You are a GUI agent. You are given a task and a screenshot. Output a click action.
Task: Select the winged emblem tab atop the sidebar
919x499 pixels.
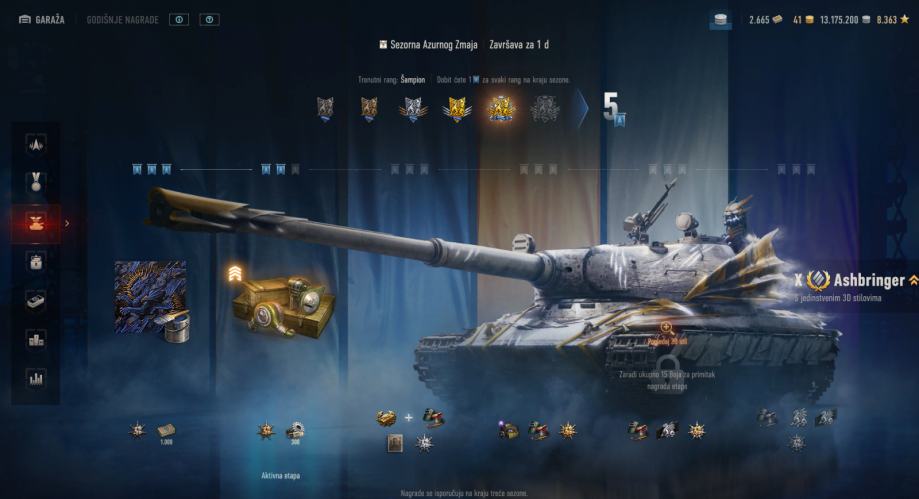36,144
